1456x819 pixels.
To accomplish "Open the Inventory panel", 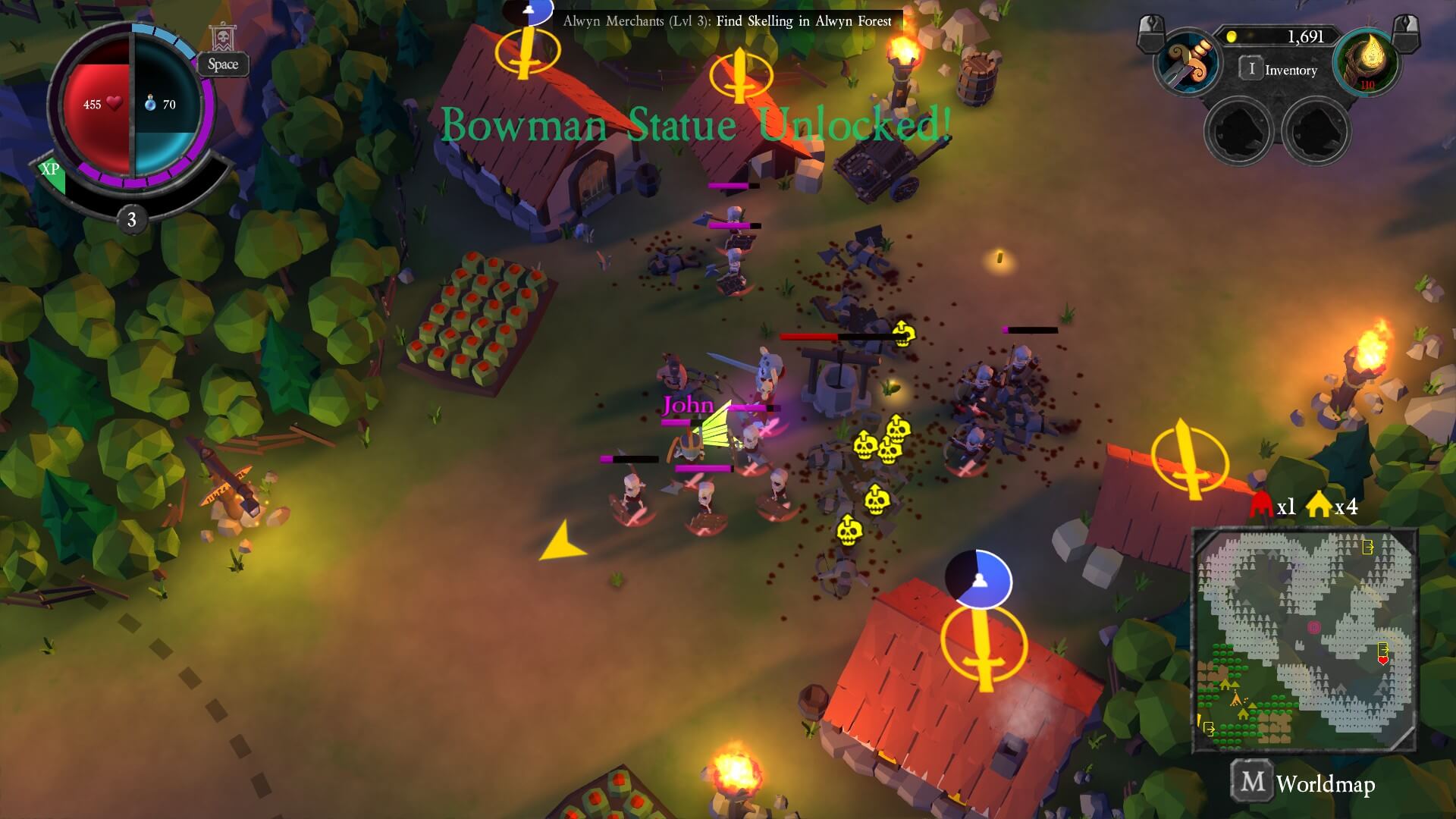I will 1279,70.
